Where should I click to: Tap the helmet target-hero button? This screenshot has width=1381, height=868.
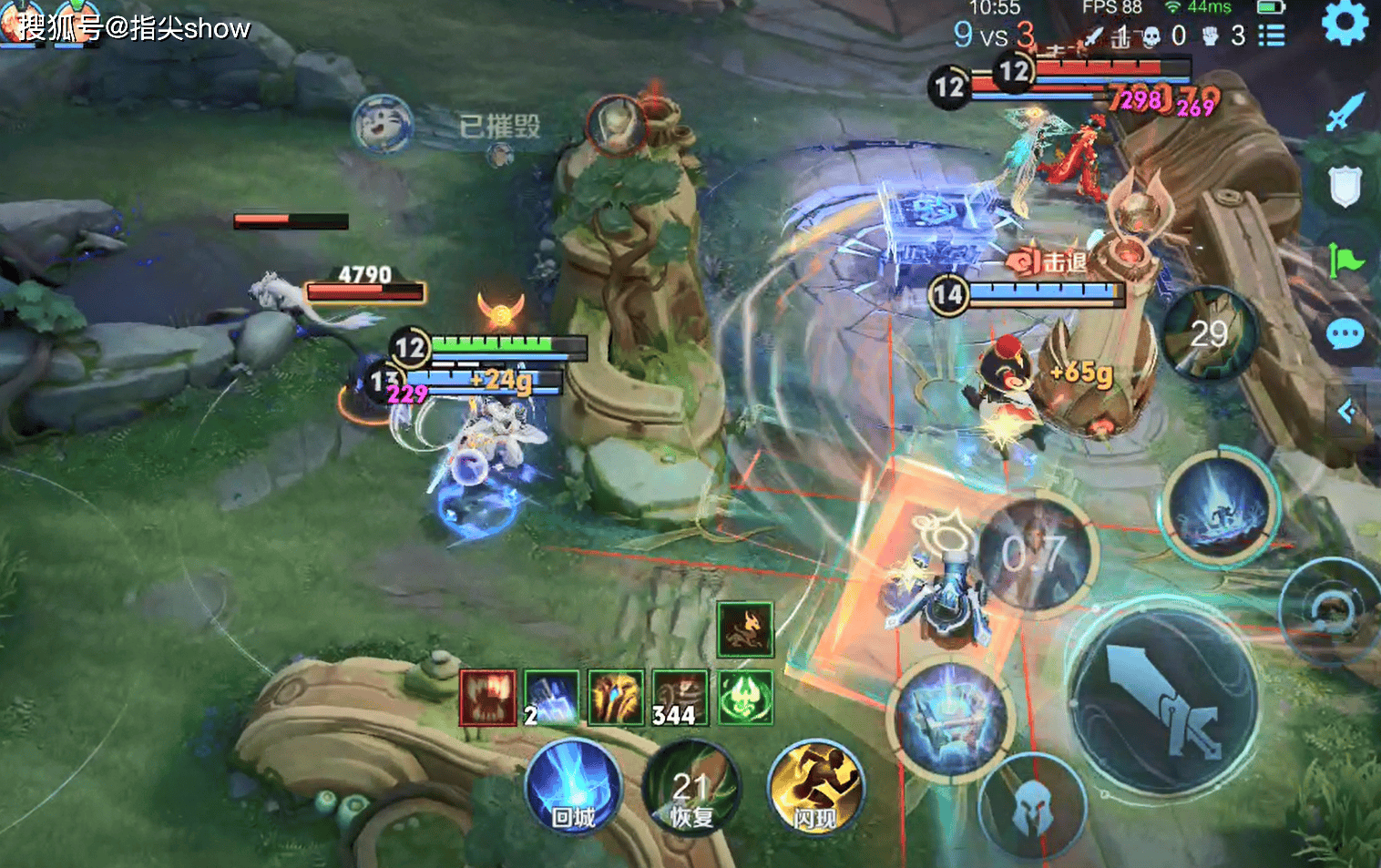coord(1033,806)
